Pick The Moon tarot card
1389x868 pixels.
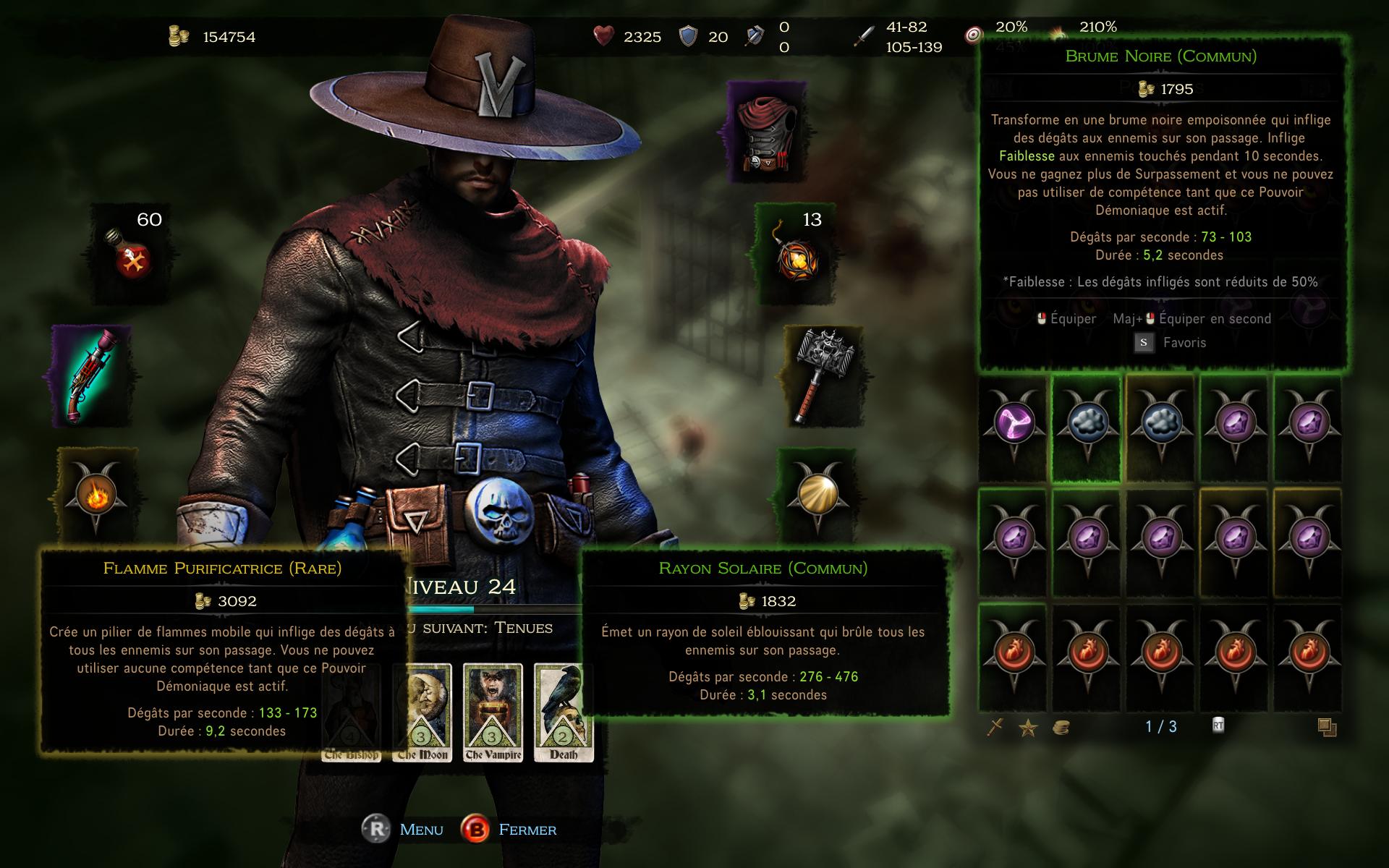pyautogui.click(x=422, y=712)
